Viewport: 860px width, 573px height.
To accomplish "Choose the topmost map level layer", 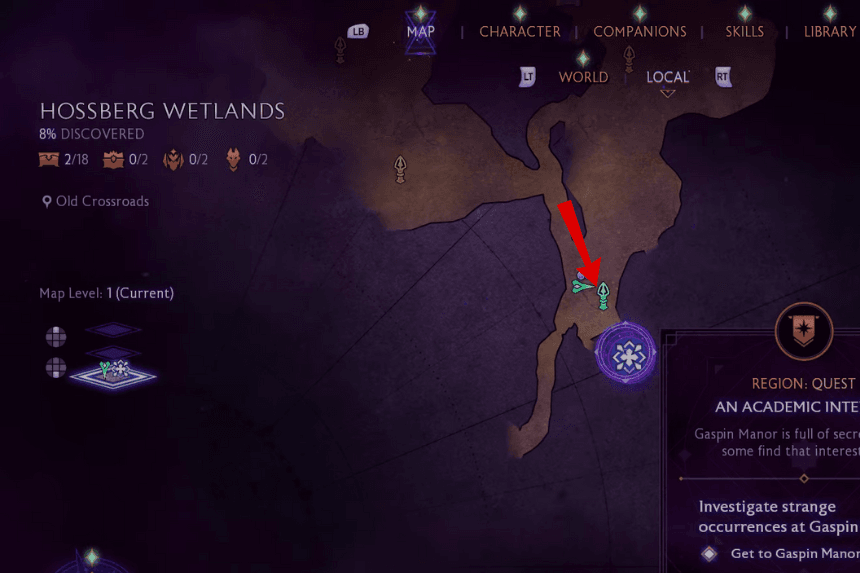I will point(115,330).
